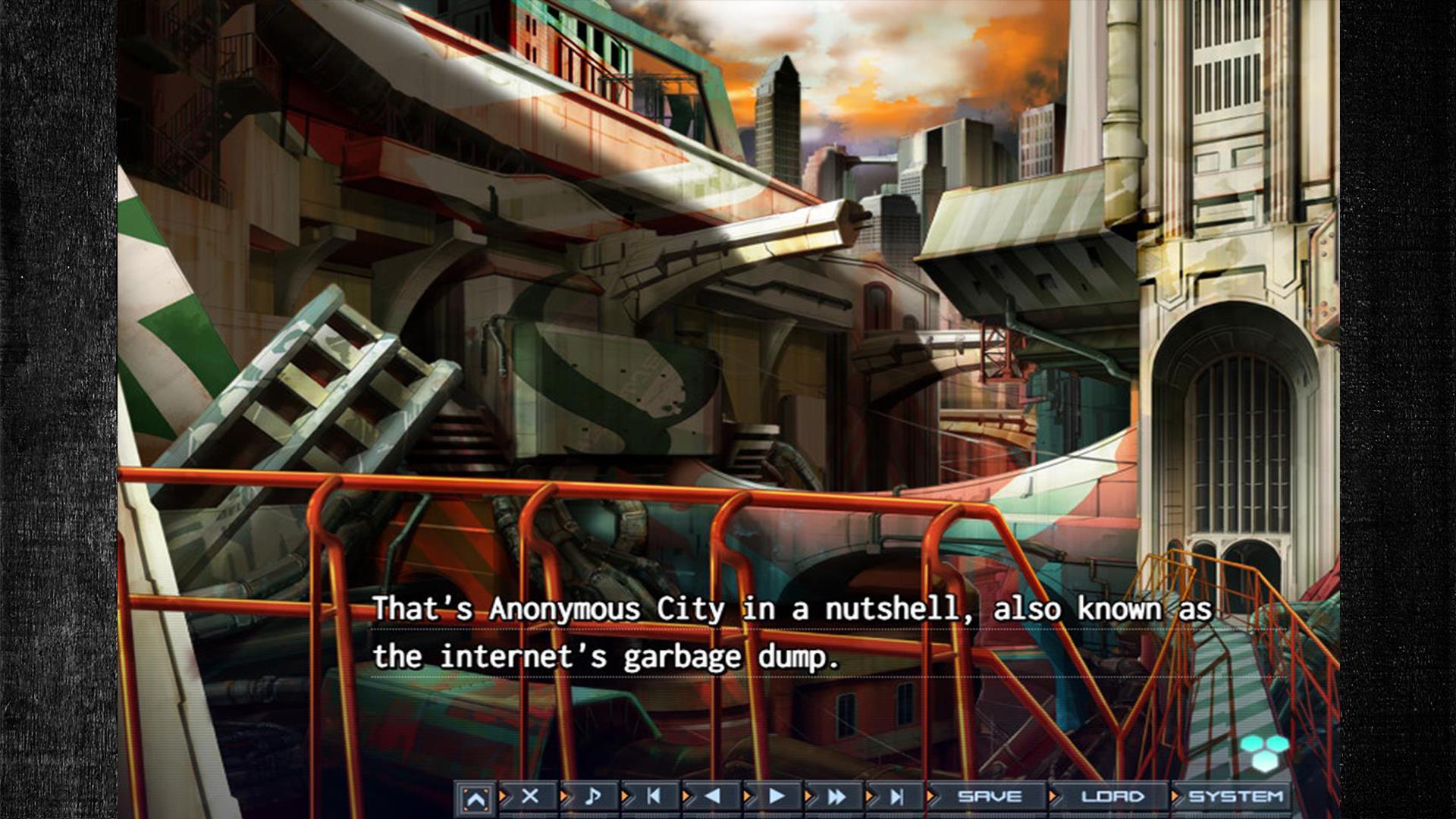Click the hexagon cluster advance indicator
1456x819 pixels.
(x=1264, y=752)
